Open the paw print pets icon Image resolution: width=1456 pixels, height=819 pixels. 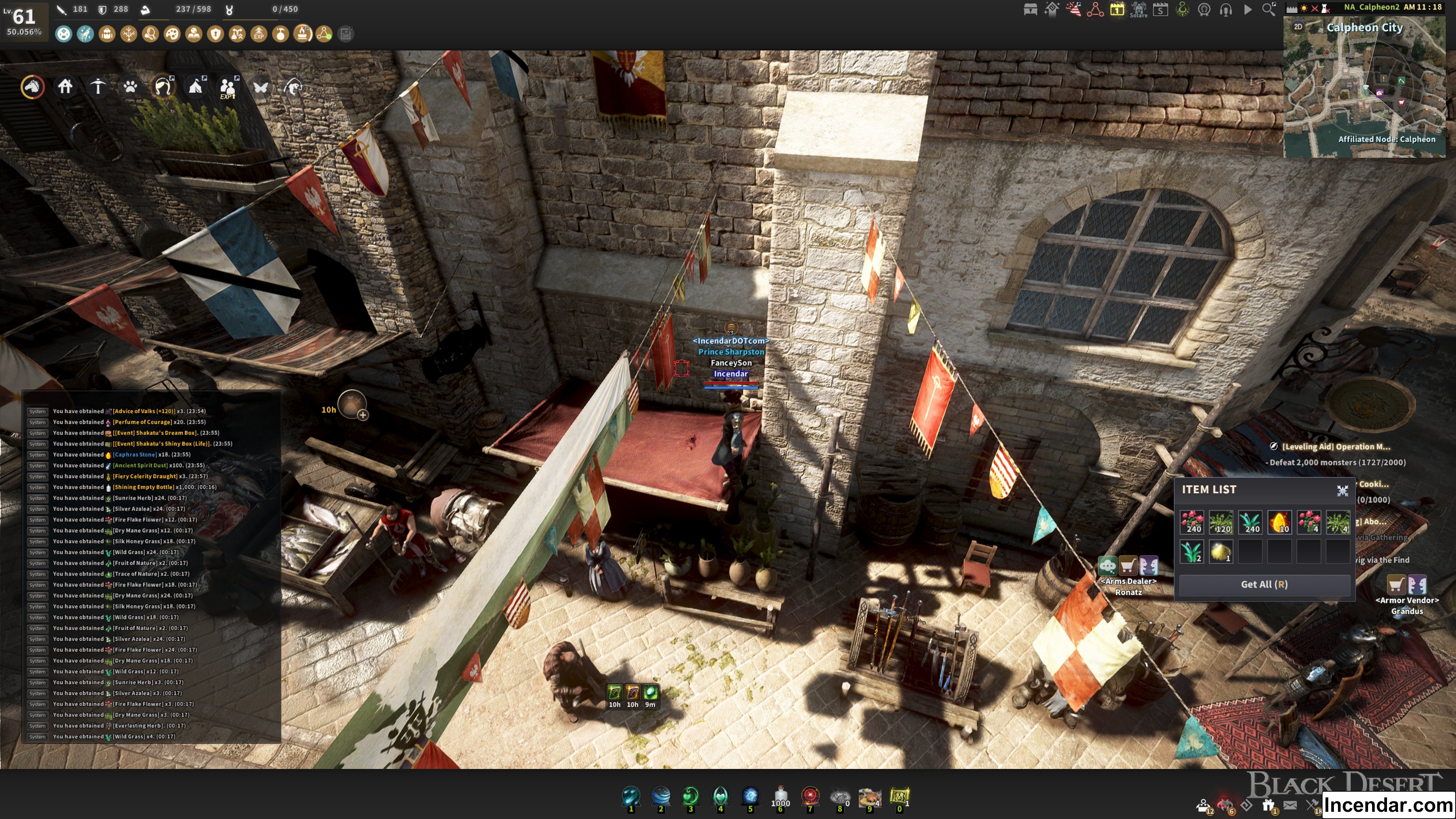tap(130, 86)
